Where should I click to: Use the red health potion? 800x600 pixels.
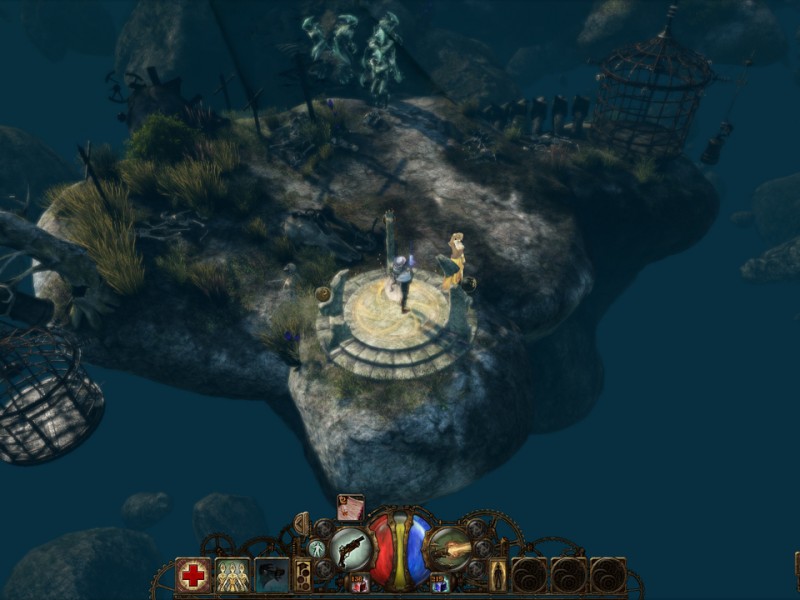[360, 583]
